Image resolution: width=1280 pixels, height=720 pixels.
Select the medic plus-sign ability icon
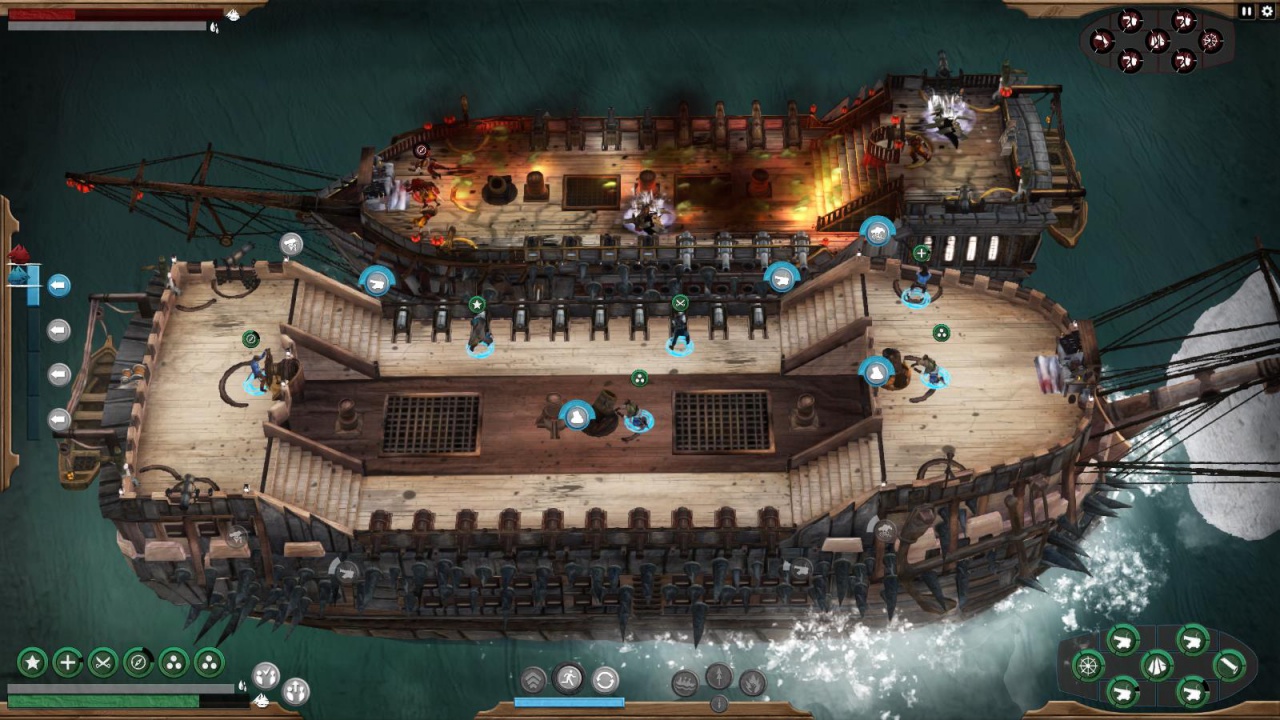tap(66, 661)
